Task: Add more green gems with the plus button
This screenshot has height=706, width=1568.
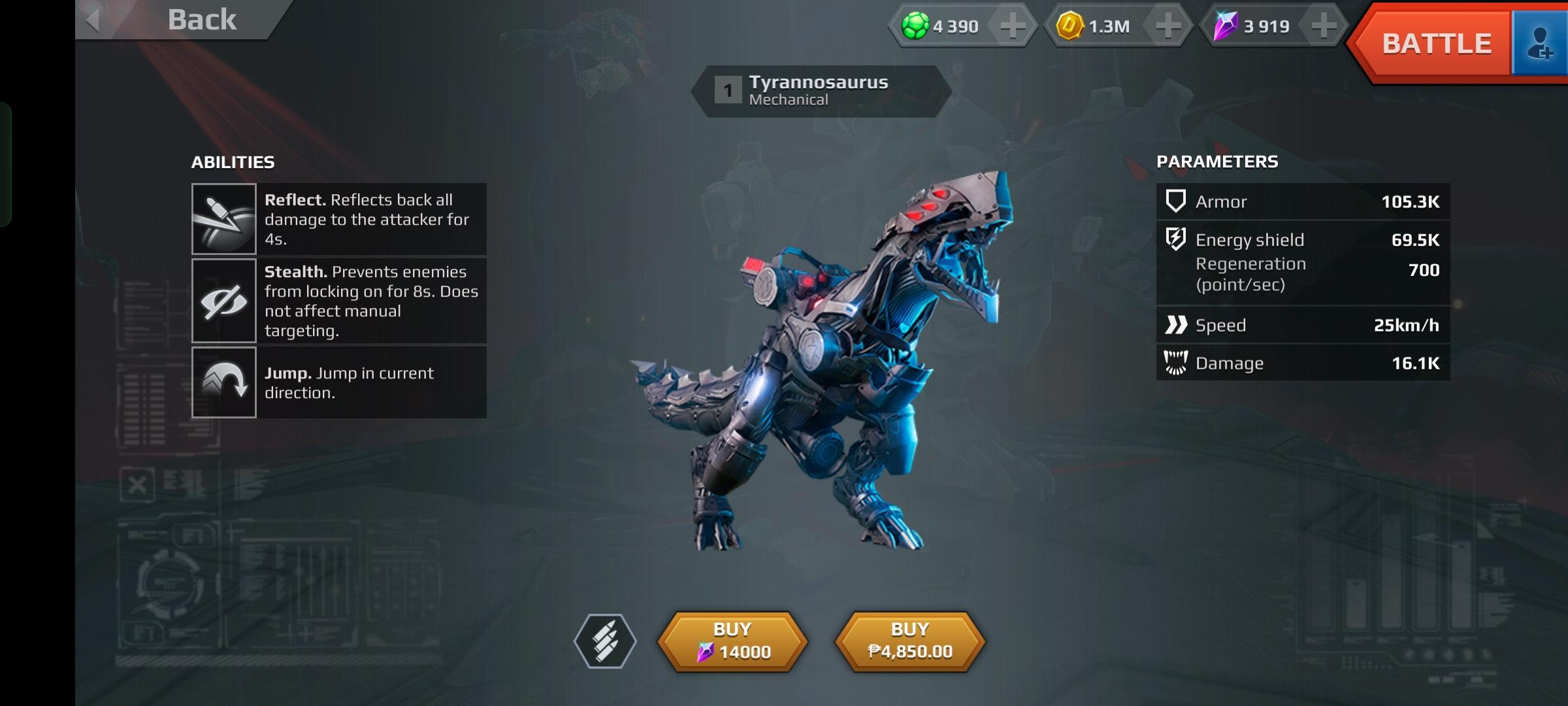Action: [x=1012, y=26]
